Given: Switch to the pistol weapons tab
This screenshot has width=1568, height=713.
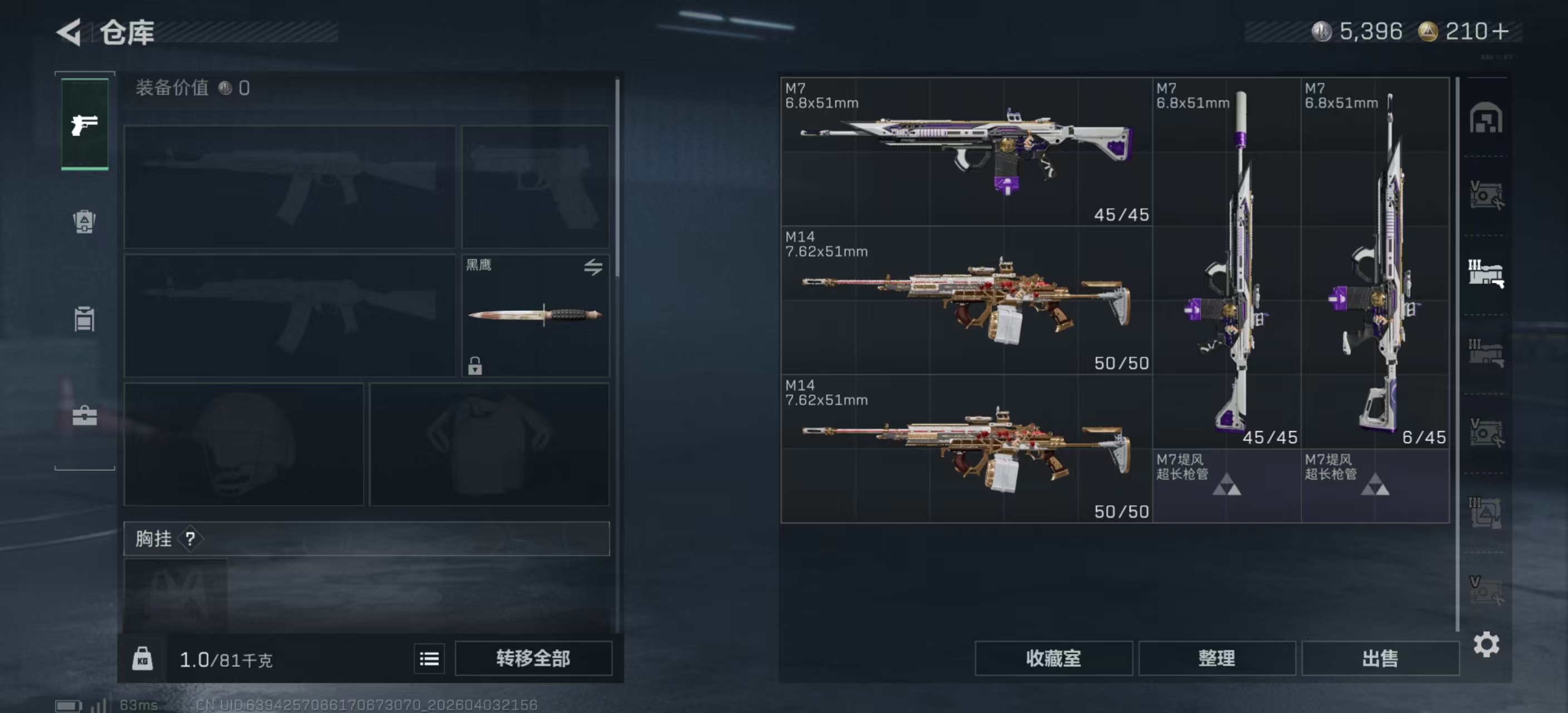Looking at the screenshot, I should [85, 125].
